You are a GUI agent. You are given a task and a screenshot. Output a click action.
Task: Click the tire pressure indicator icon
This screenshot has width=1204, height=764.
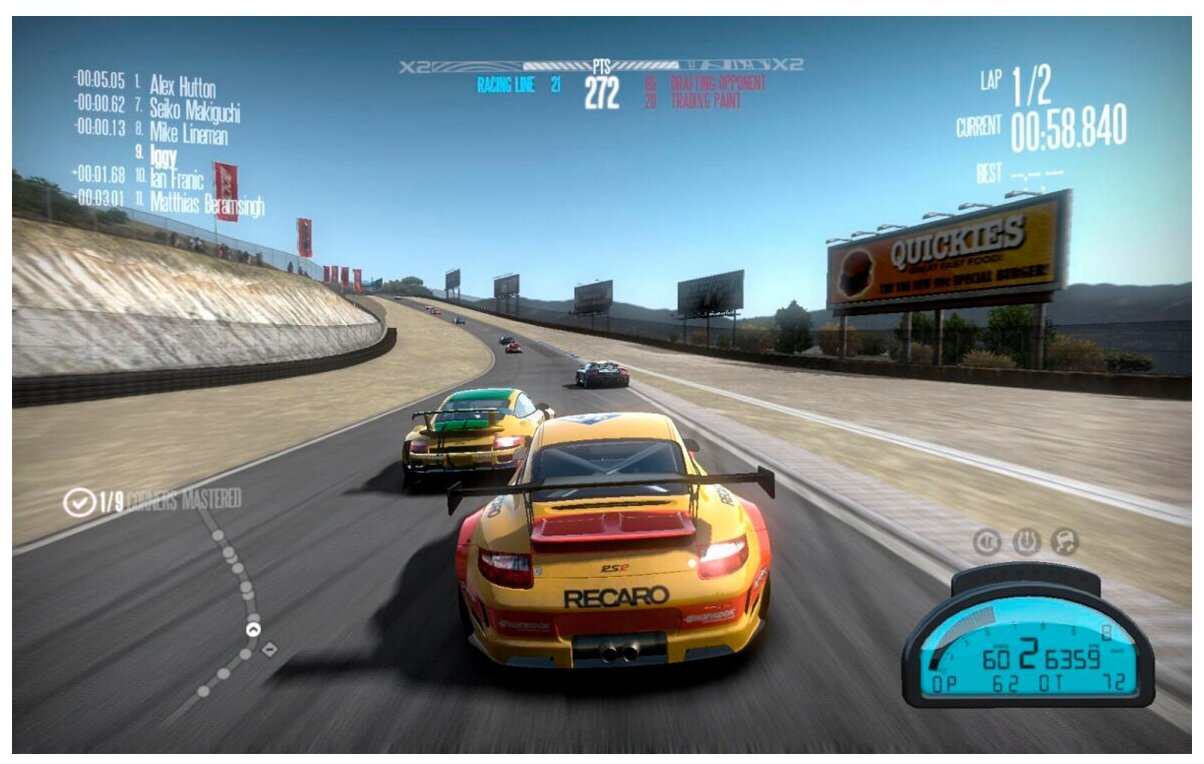pyautogui.click(x=1026, y=542)
